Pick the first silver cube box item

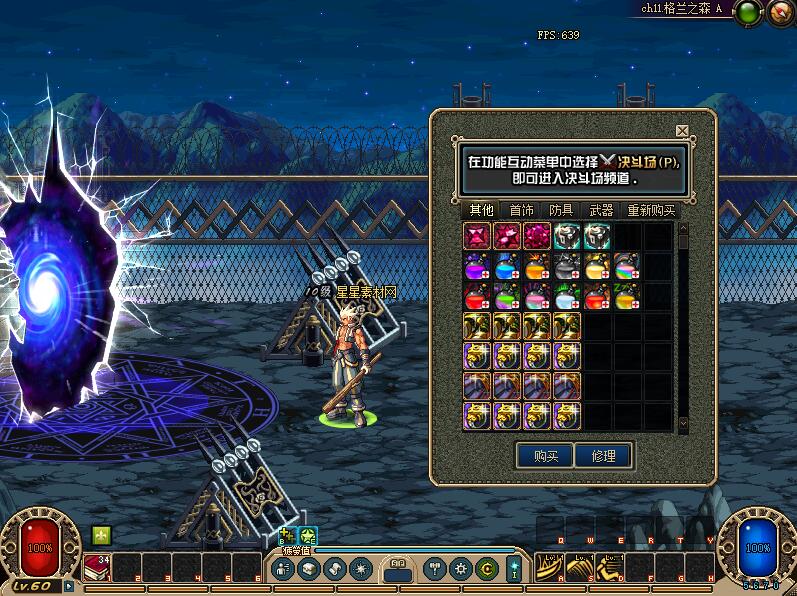567,236
